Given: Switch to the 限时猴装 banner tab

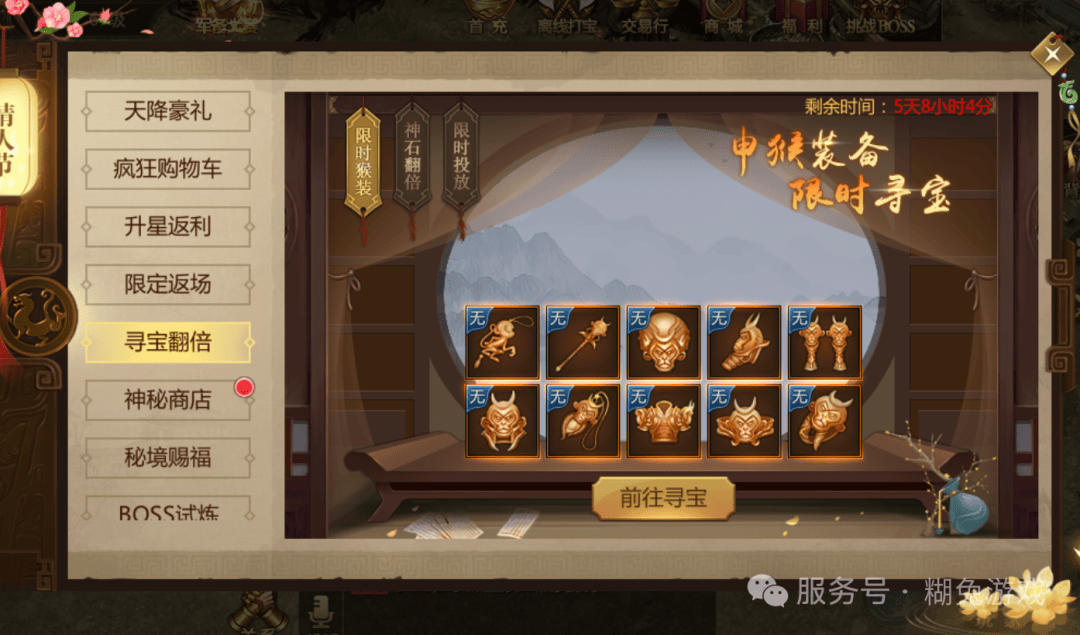Looking at the screenshot, I should (363, 160).
